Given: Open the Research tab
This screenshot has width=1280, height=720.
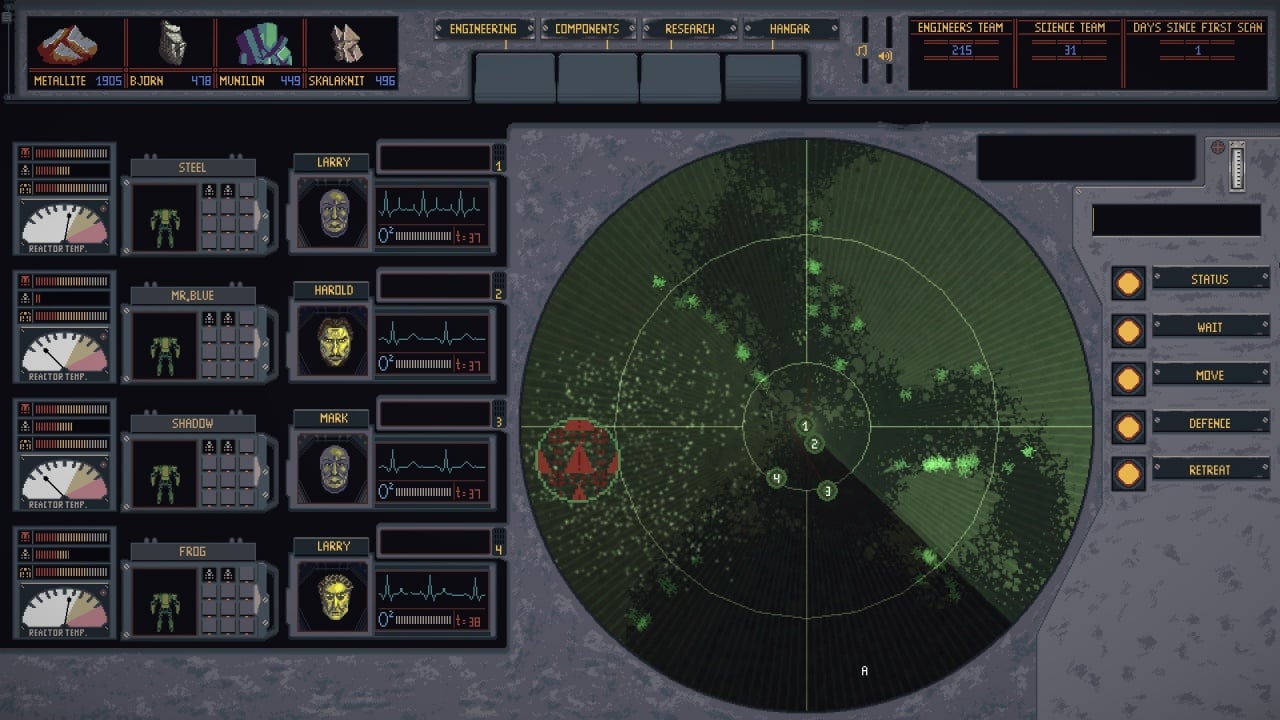Looking at the screenshot, I should tap(690, 29).
